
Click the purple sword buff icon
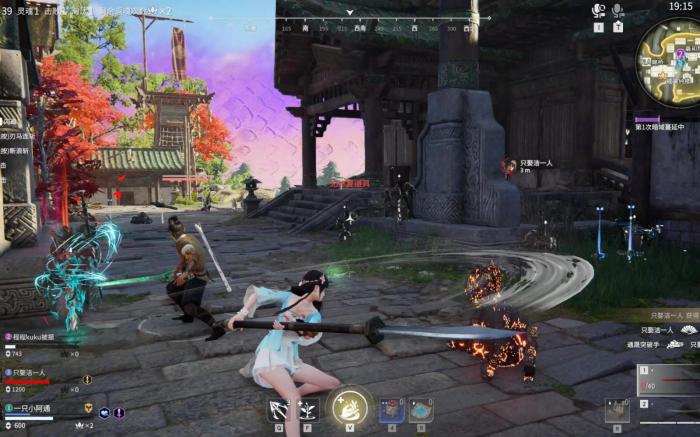point(119,411)
